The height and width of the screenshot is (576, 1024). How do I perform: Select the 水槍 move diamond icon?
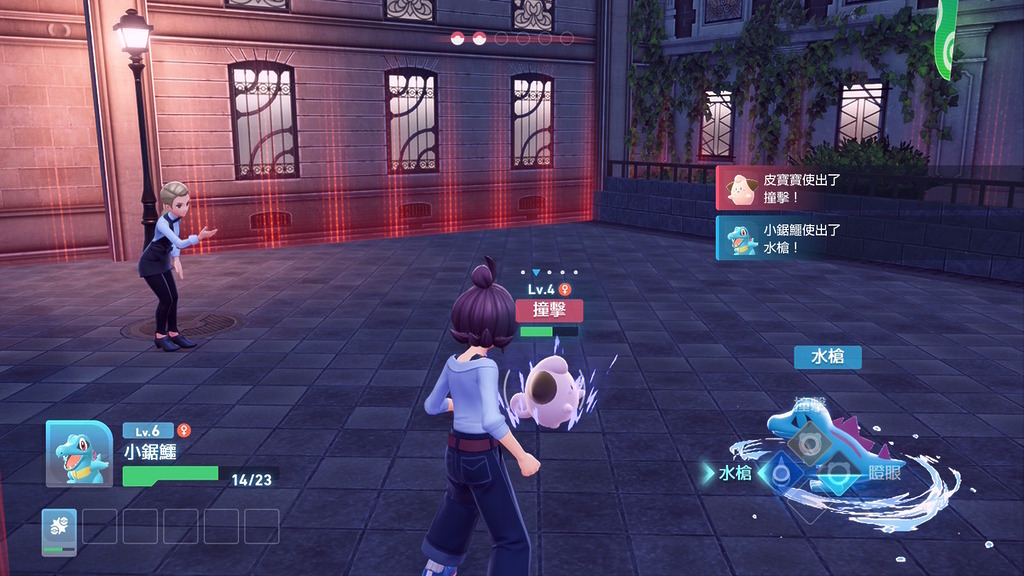781,473
